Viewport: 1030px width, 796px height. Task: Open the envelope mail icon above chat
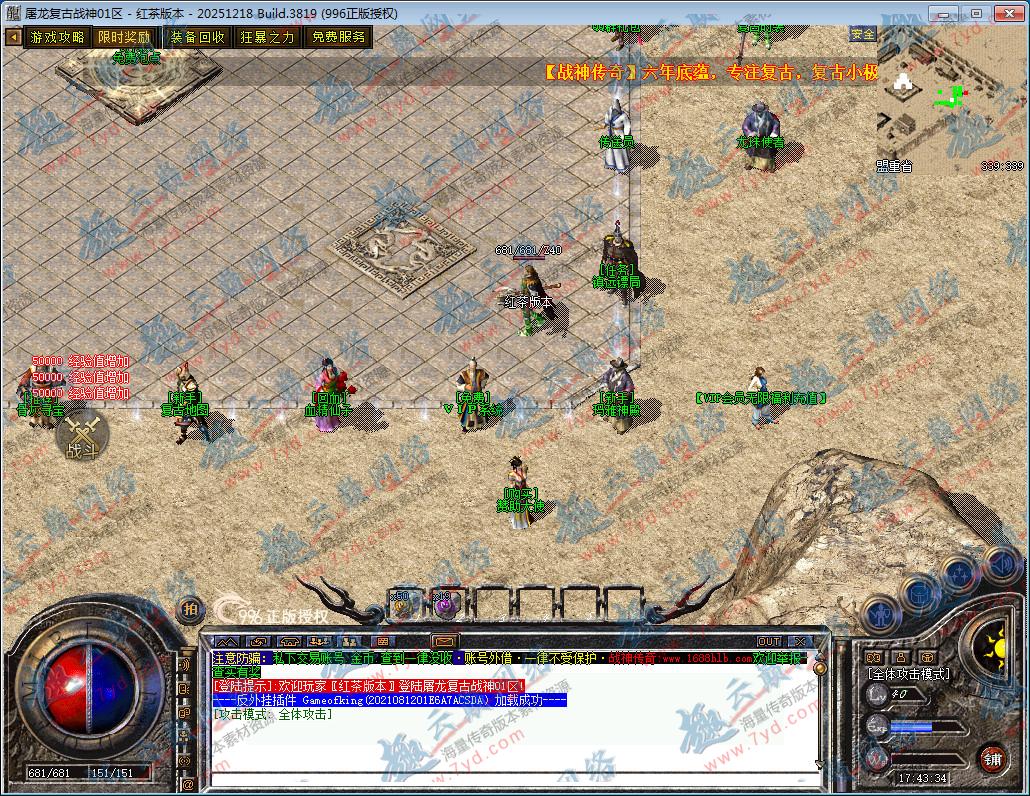(444, 641)
